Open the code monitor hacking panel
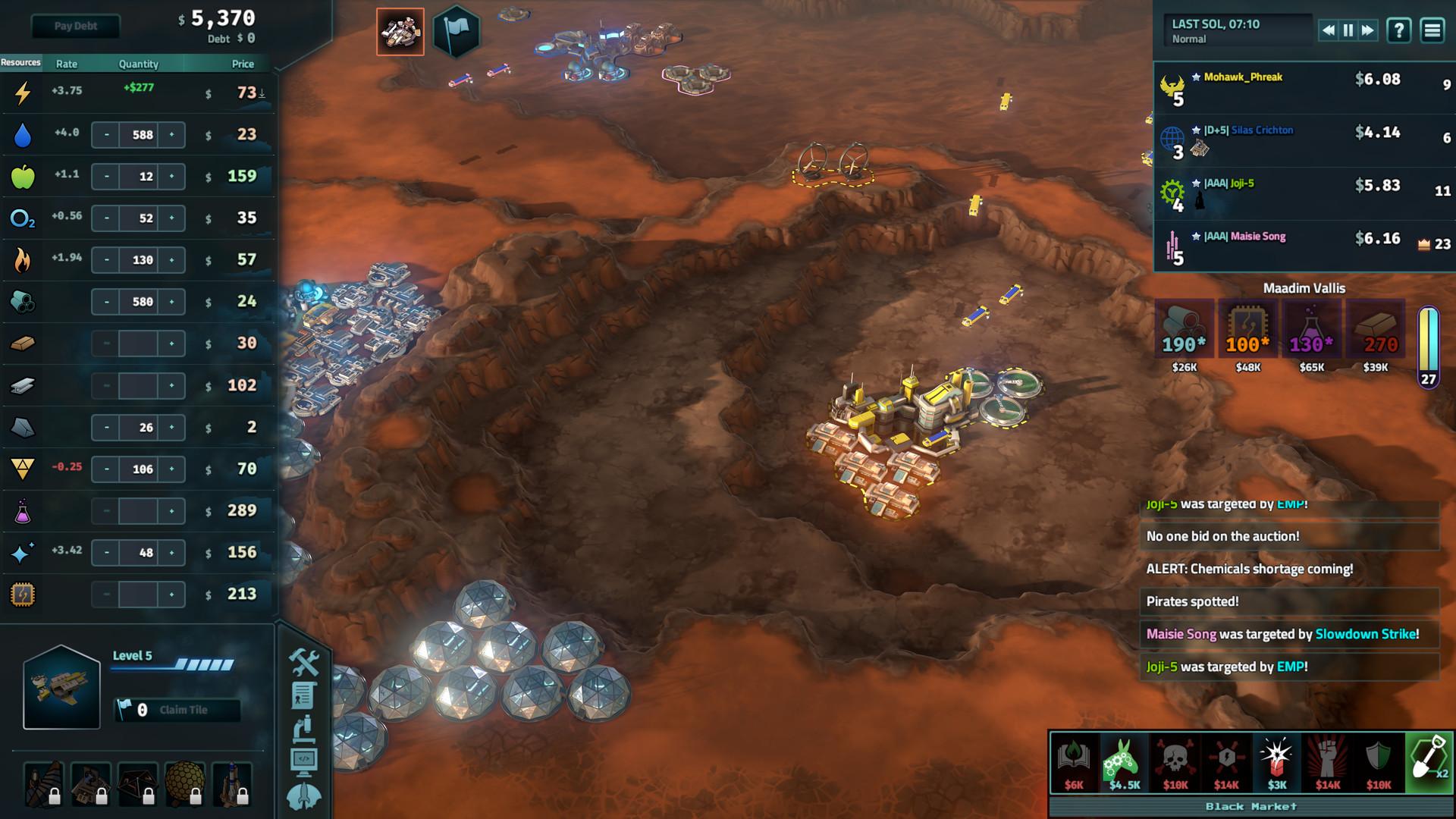The height and width of the screenshot is (819, 1456). click(x=305, y=760)
